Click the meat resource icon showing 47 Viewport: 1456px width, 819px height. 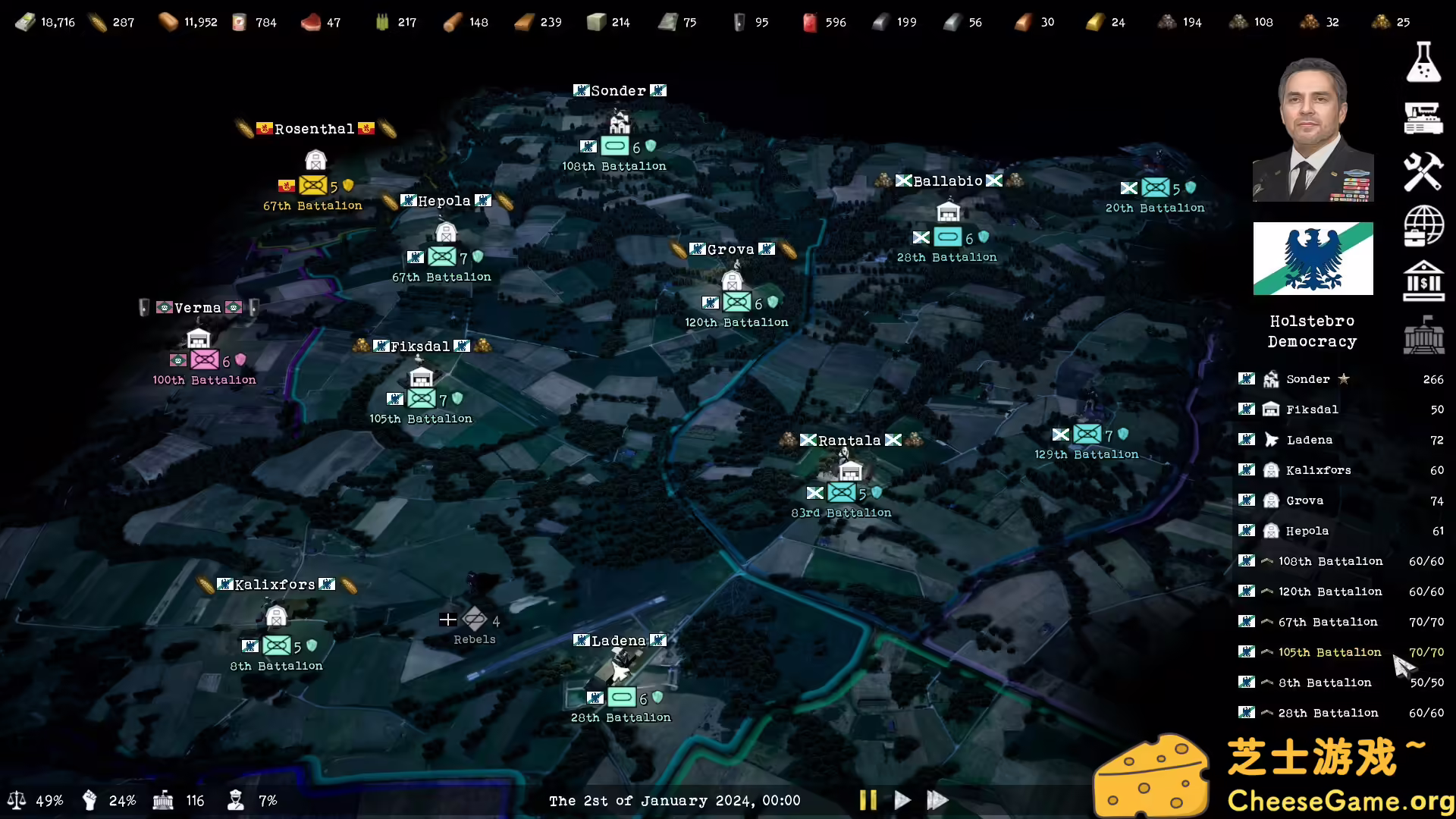click(x=311, y=22)
